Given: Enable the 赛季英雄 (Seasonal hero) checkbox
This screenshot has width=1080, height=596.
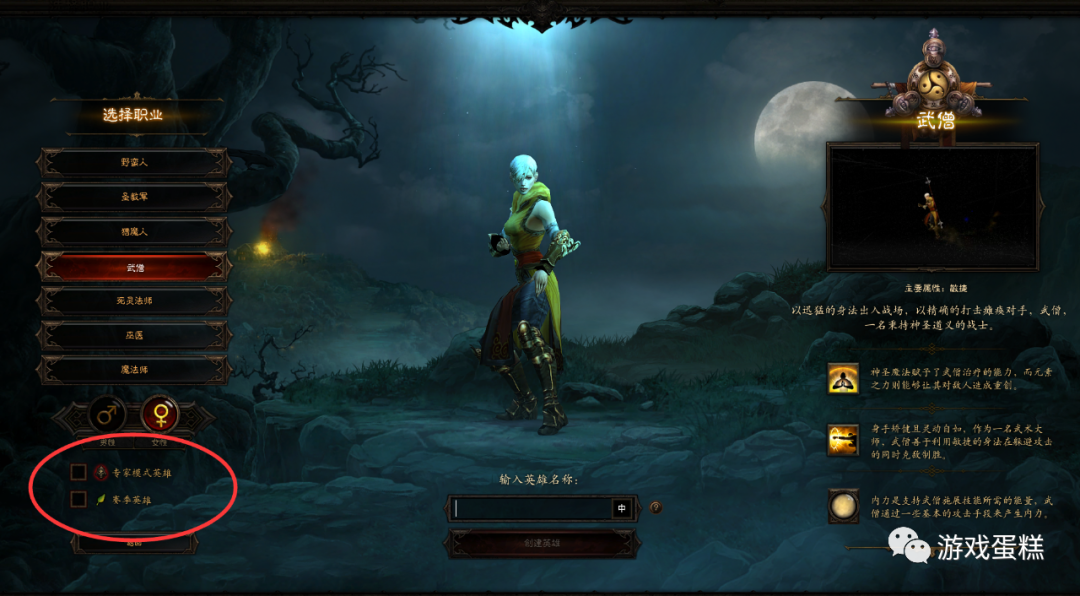Looking at the screenshot, I should [79, 498].
